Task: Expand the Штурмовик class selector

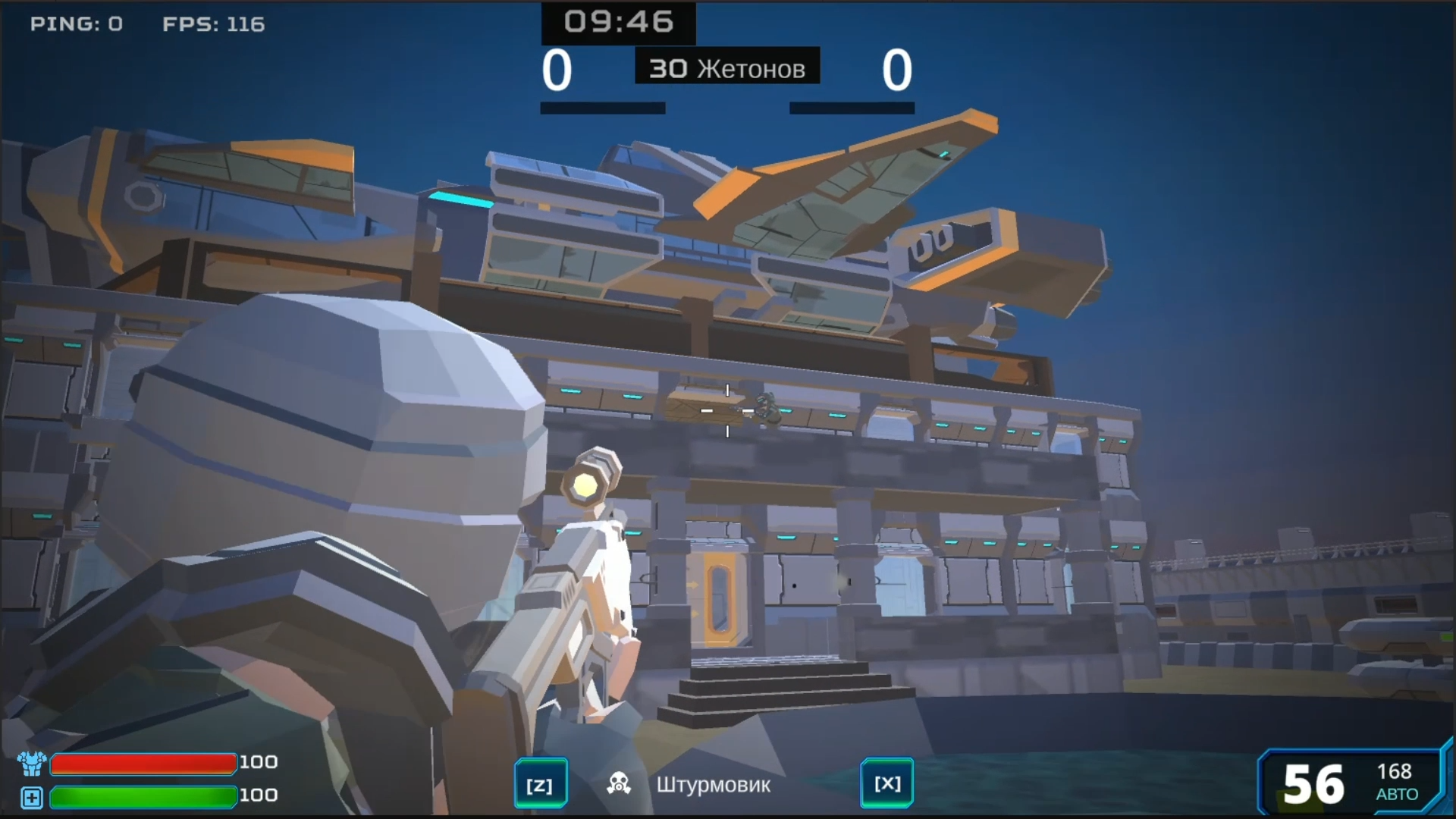Action: coord(714,786)
